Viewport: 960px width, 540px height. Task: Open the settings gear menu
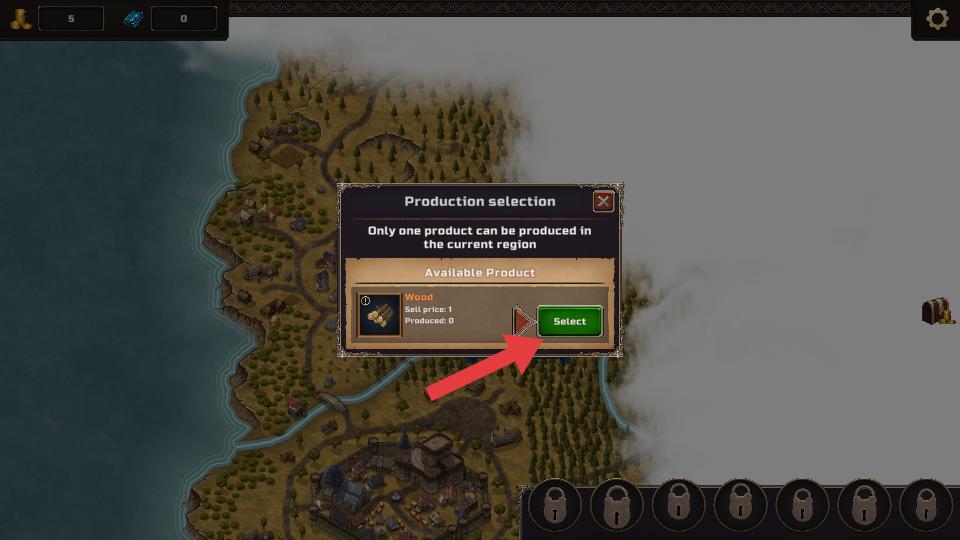coord(937,19)
